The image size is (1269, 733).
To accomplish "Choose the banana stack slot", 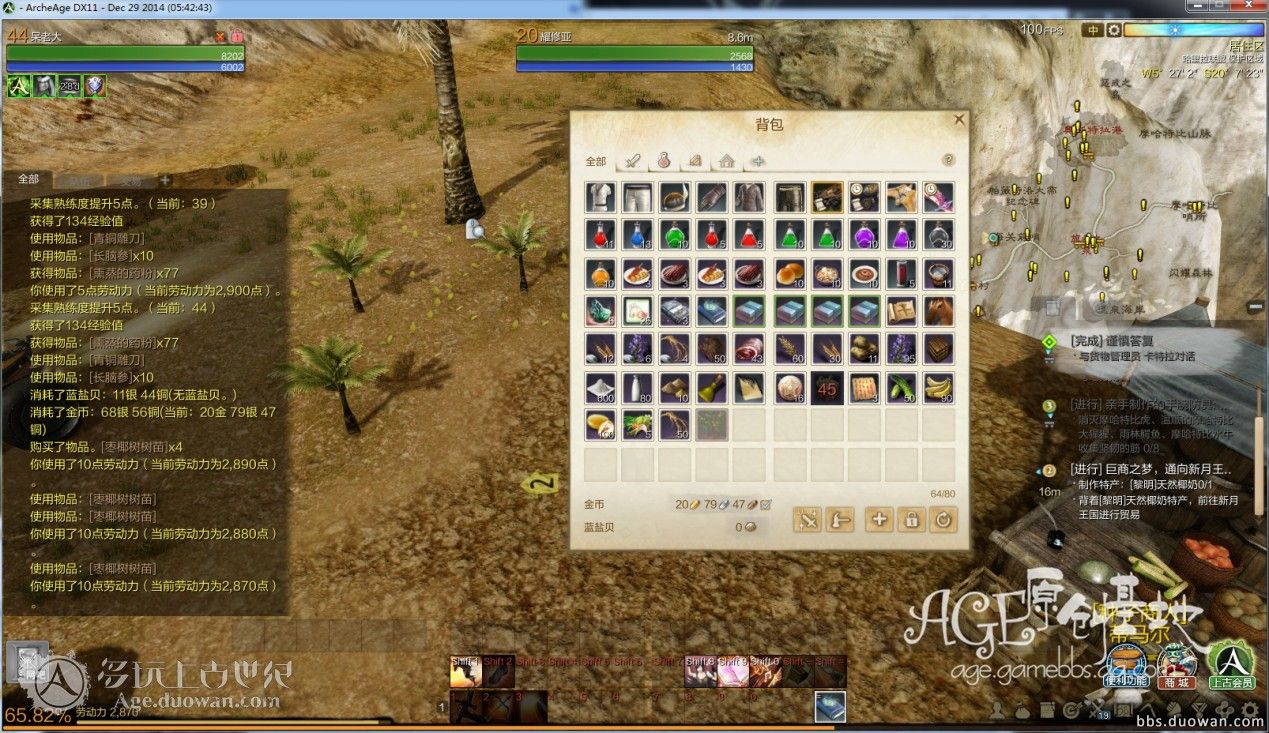I will coord(938,387).
